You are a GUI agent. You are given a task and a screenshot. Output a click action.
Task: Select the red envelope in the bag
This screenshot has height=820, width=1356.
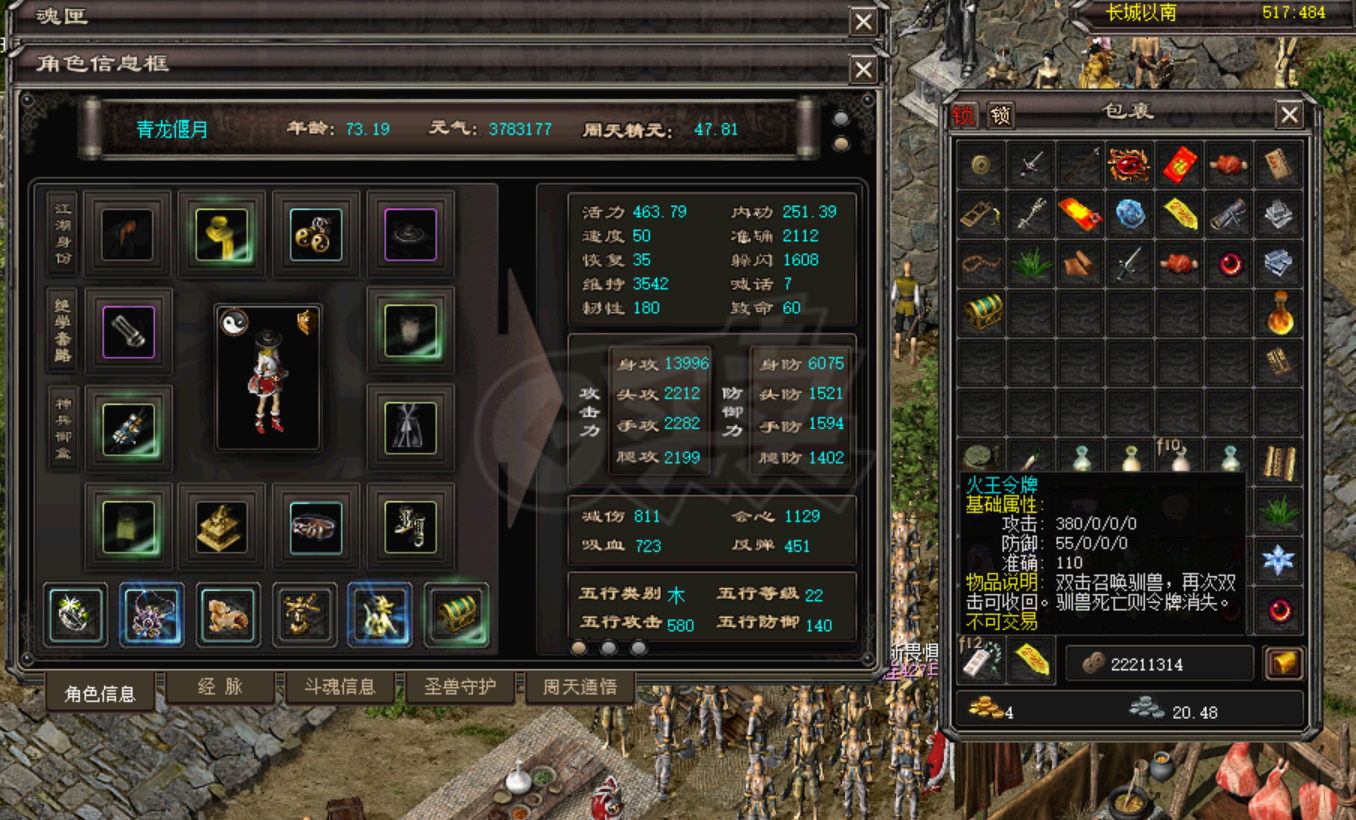pos(1180,165)
